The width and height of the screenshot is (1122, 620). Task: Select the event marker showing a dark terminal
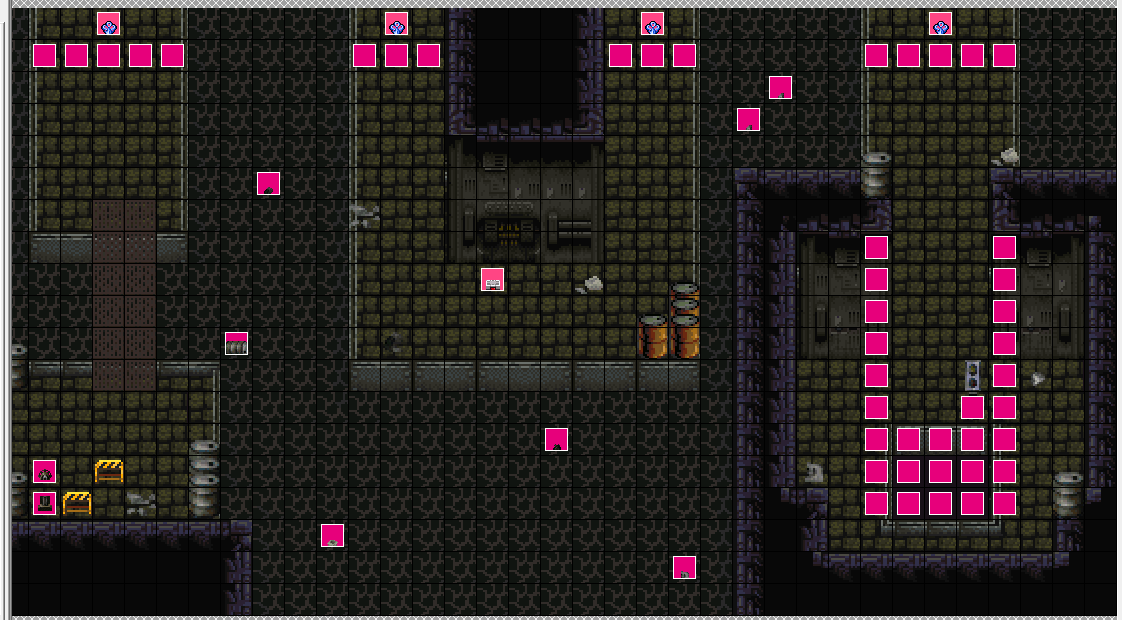pyautogui.click(x=44, y=503)
